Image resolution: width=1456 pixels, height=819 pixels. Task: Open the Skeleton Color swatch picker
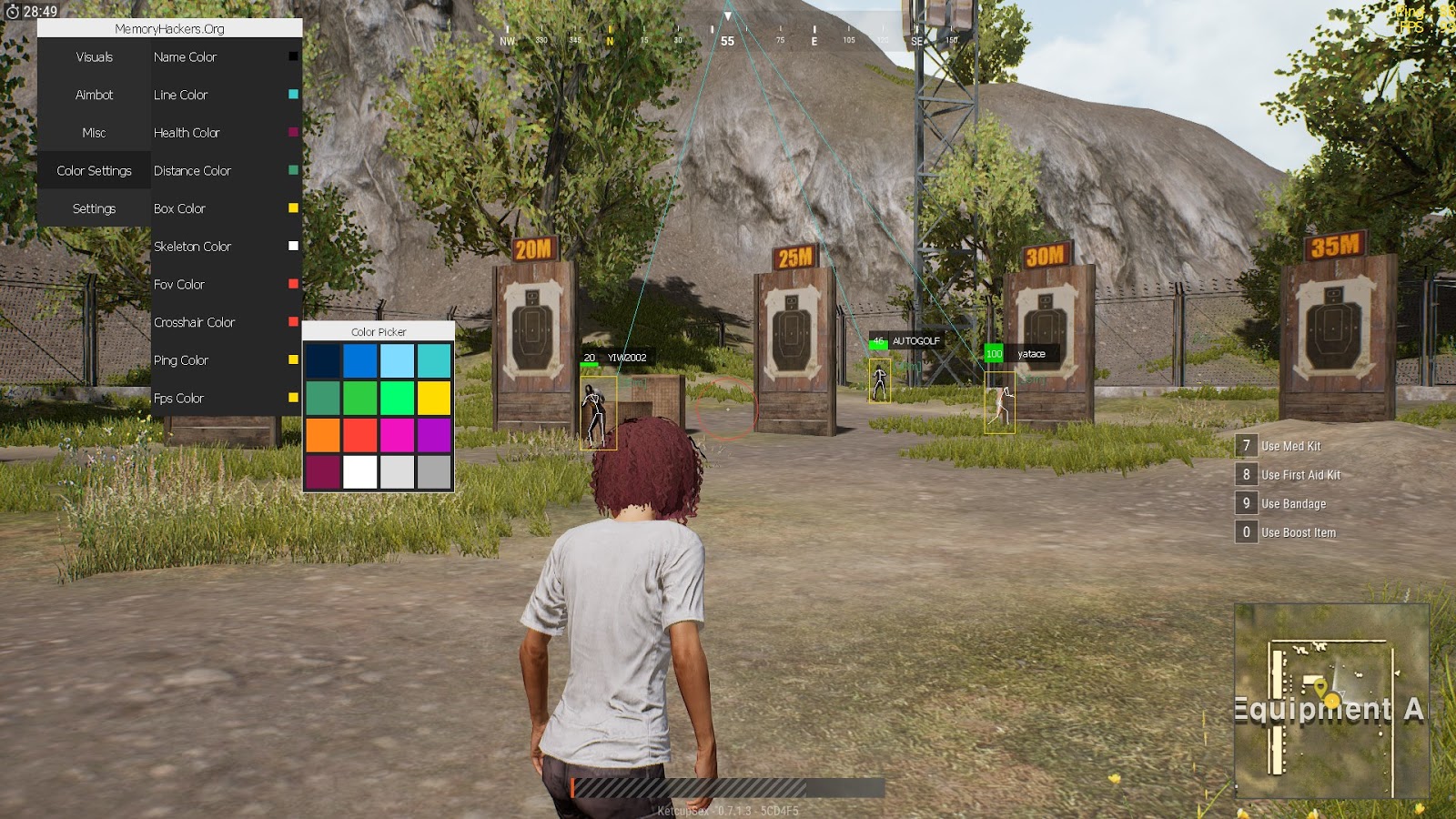291,246
